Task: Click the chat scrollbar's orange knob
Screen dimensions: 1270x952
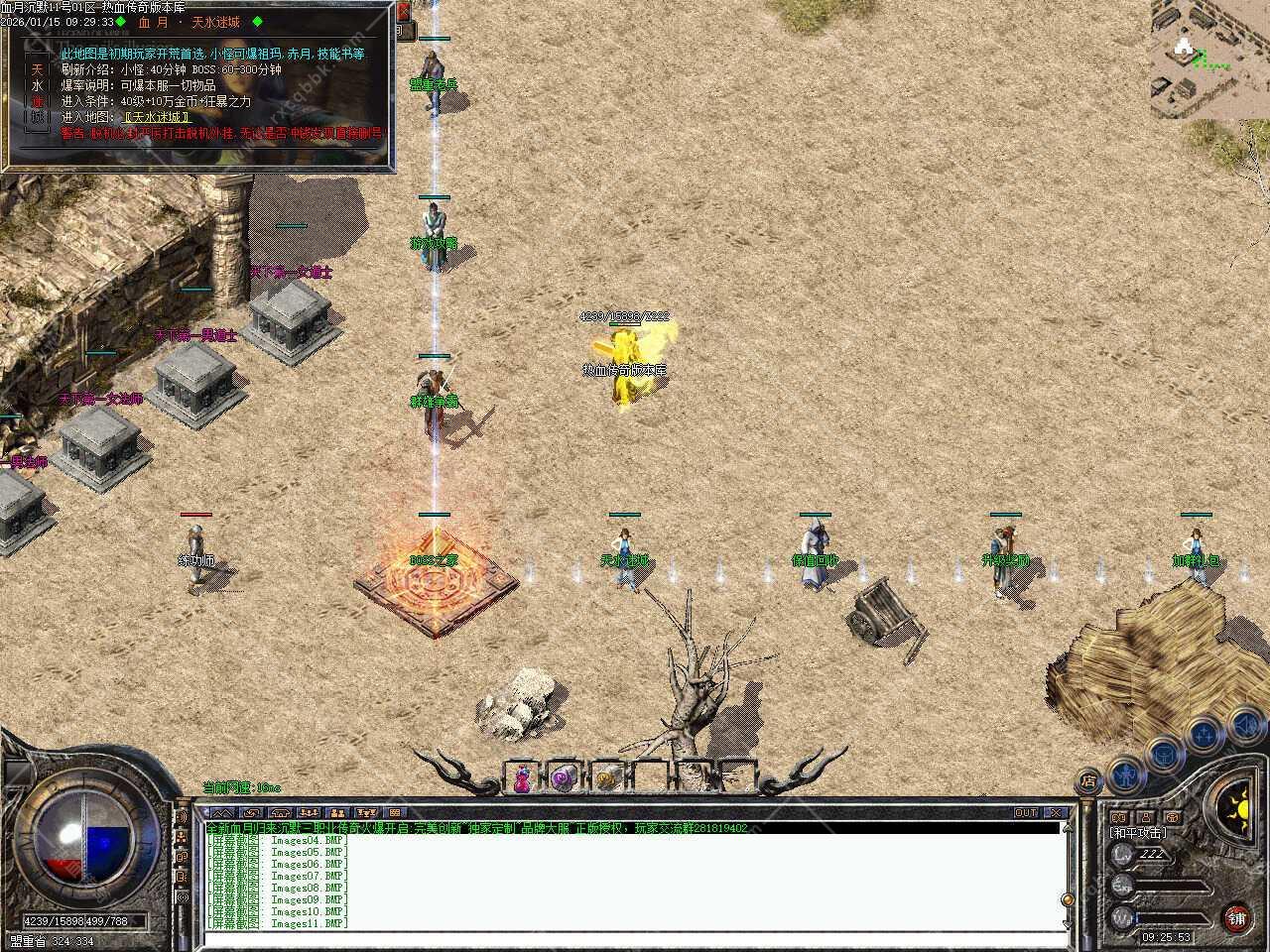Action: coord(1068,898)
